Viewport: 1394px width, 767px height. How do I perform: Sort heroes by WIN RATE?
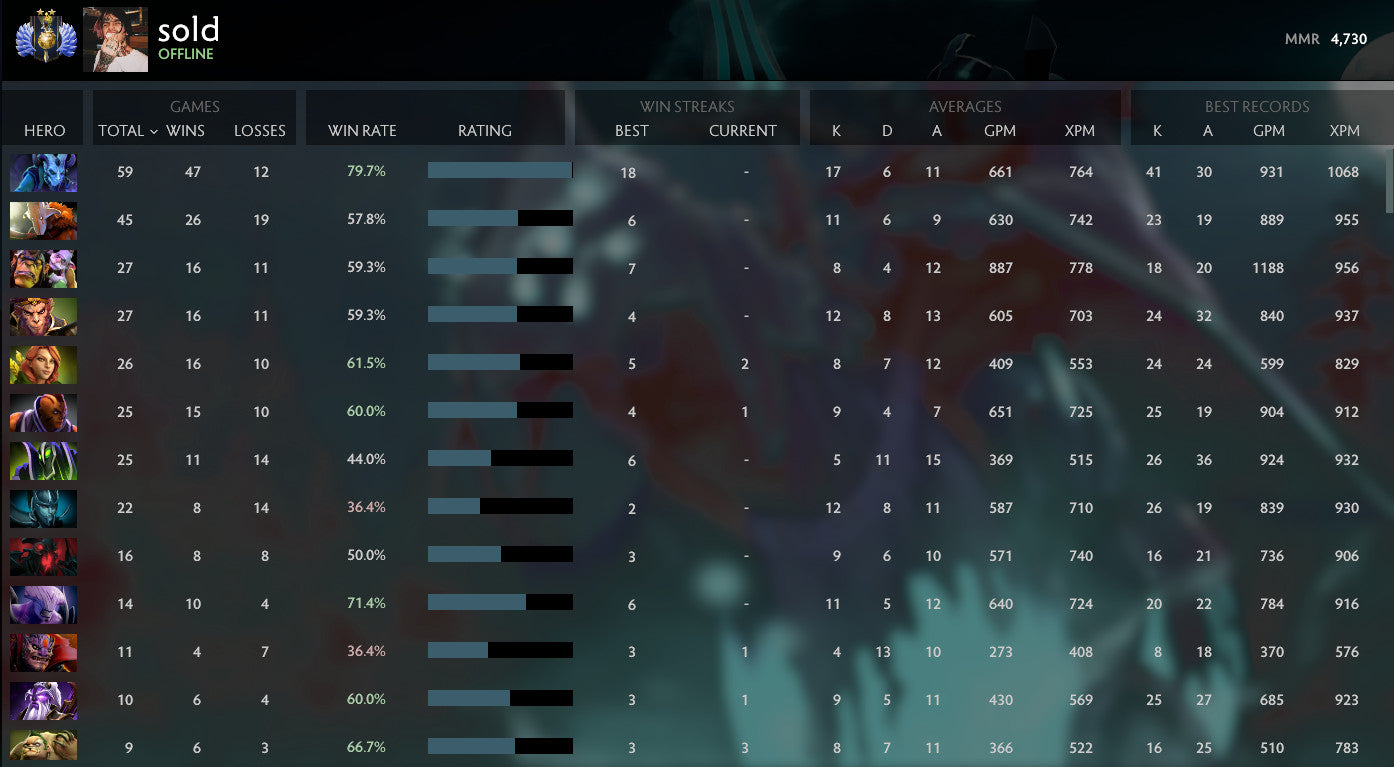pyautogui.click(x=363, y=131)
